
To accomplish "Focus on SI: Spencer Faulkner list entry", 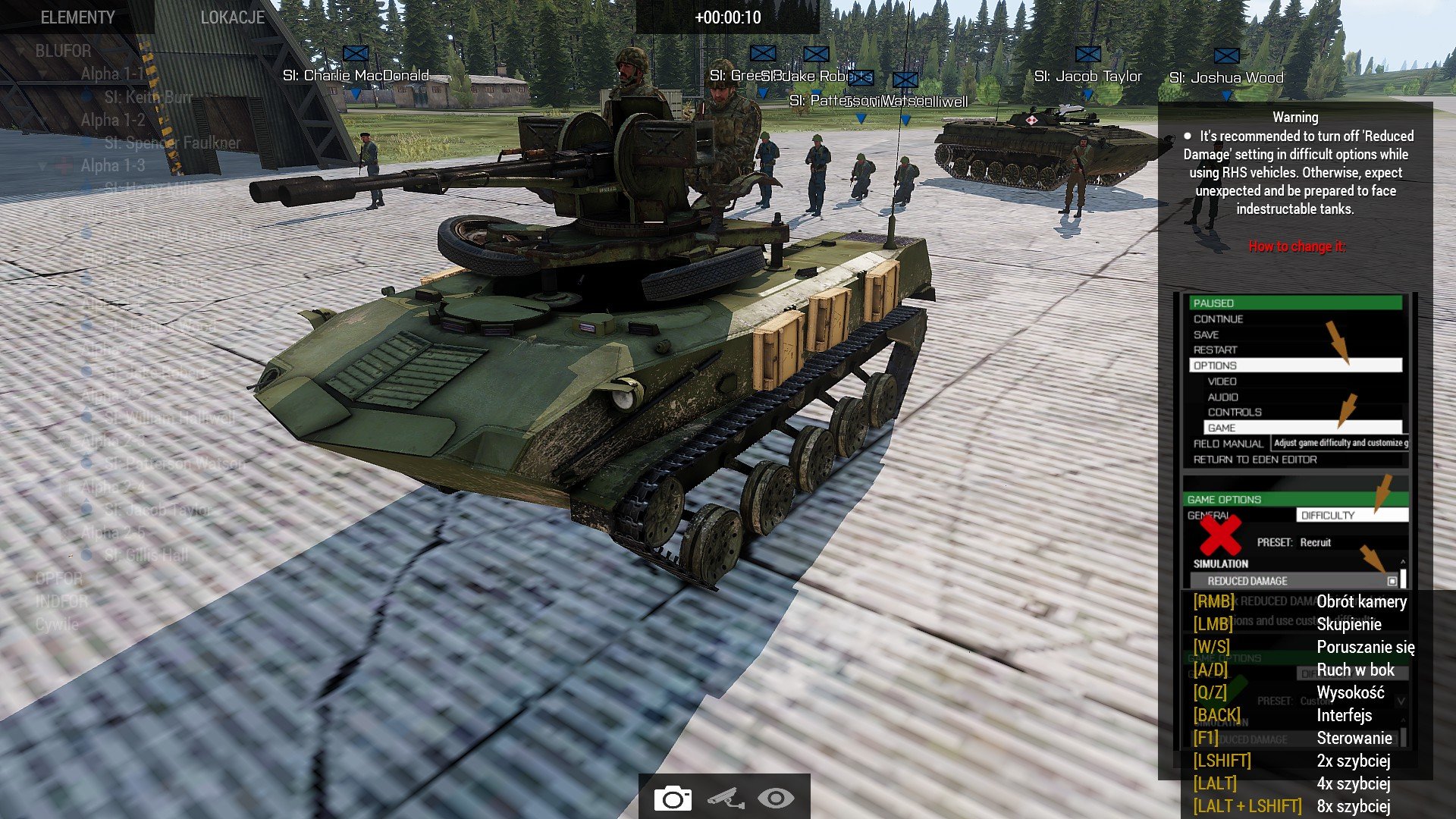I will tap(172, 143).
